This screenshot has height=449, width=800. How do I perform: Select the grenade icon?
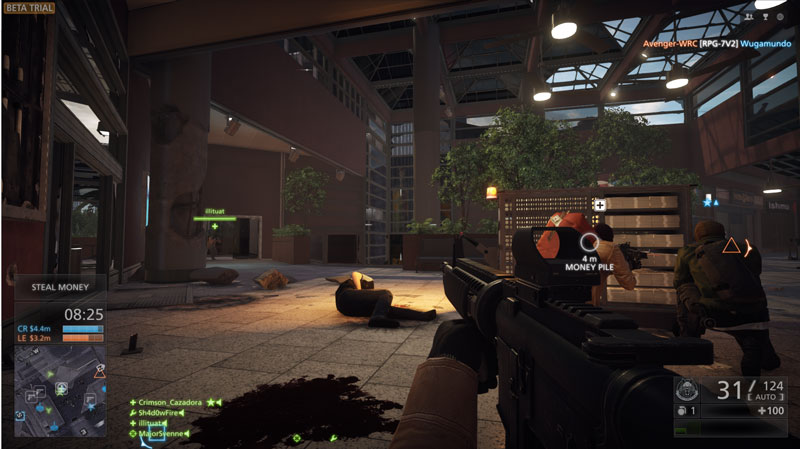tap(683, 411)
